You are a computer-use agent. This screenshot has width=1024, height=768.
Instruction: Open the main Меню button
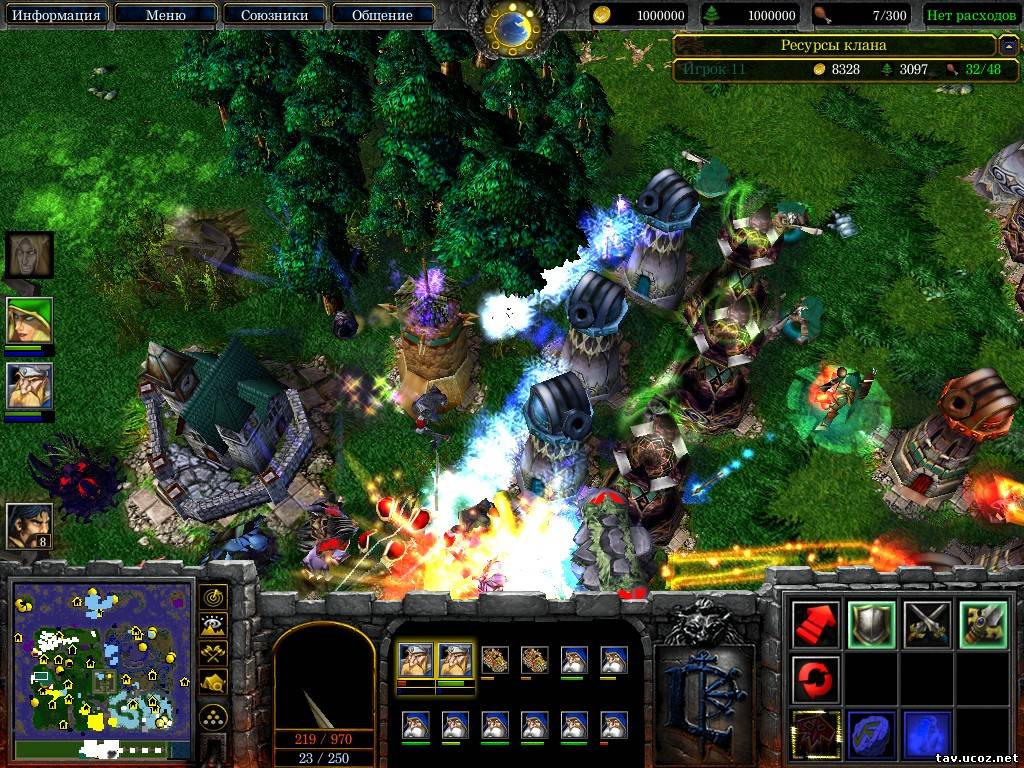coord(165,15)
